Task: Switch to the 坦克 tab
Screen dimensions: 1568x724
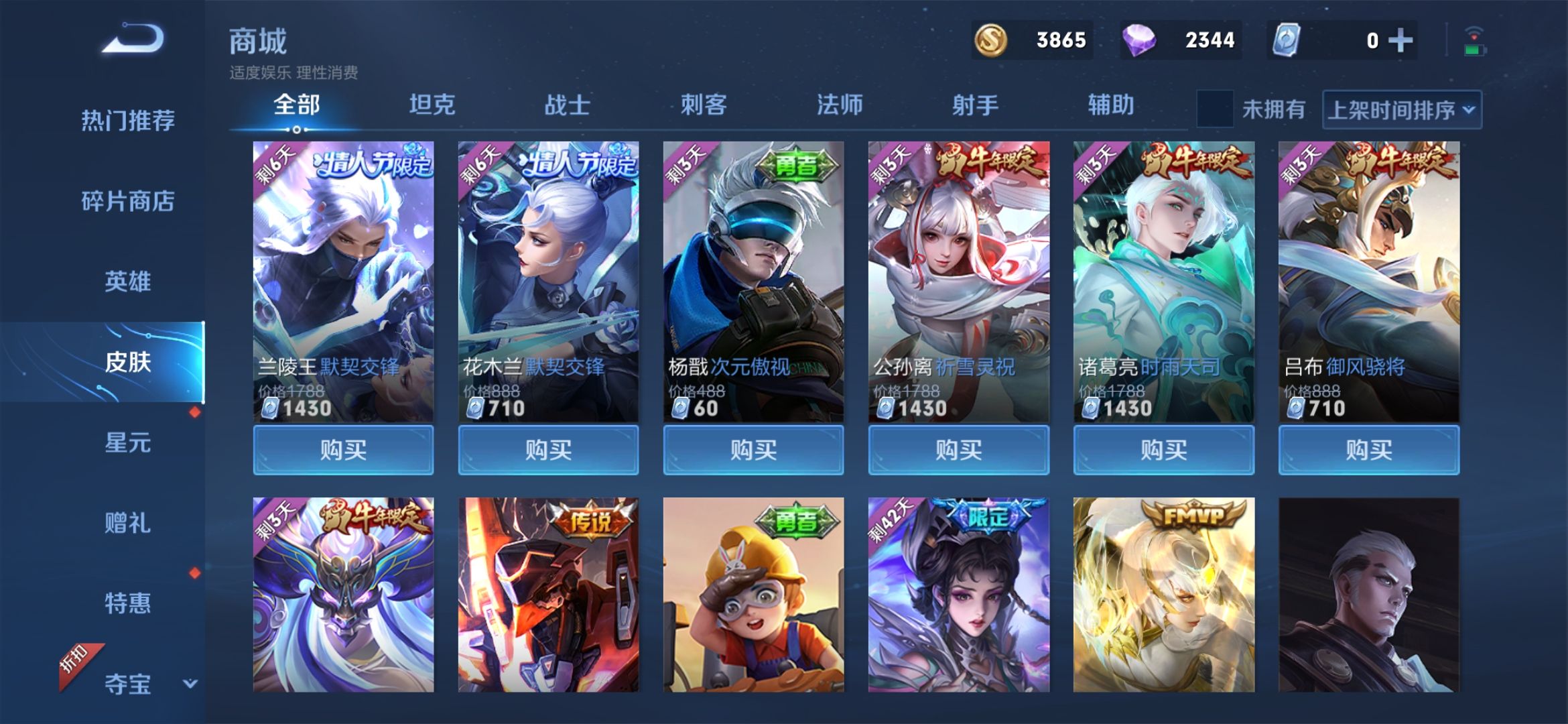Action: [x=432, y=105]
